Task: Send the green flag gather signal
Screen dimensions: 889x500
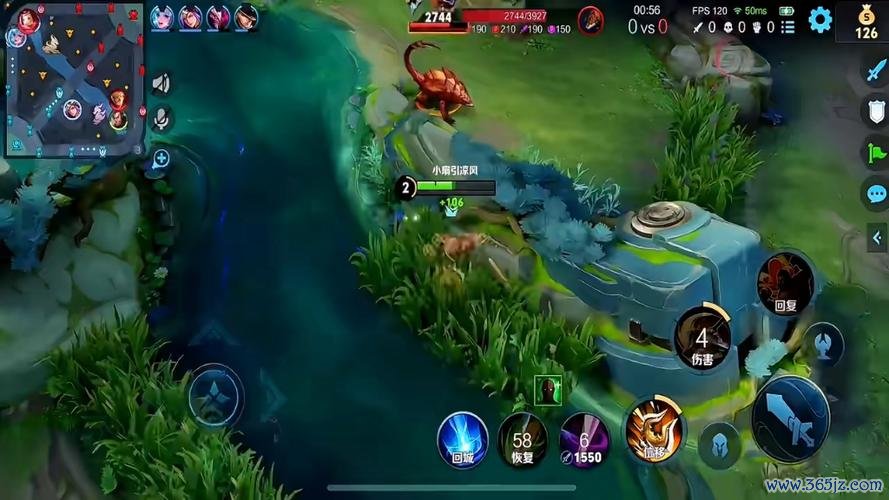Action: (x=876, y=152)
